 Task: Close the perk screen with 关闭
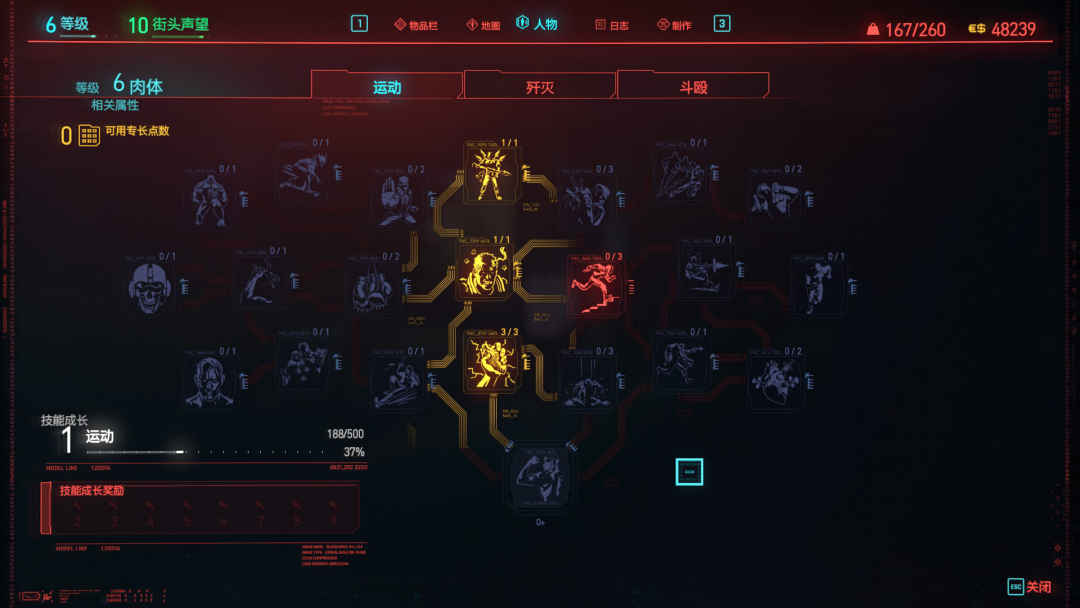click(x=1029, y=587)
